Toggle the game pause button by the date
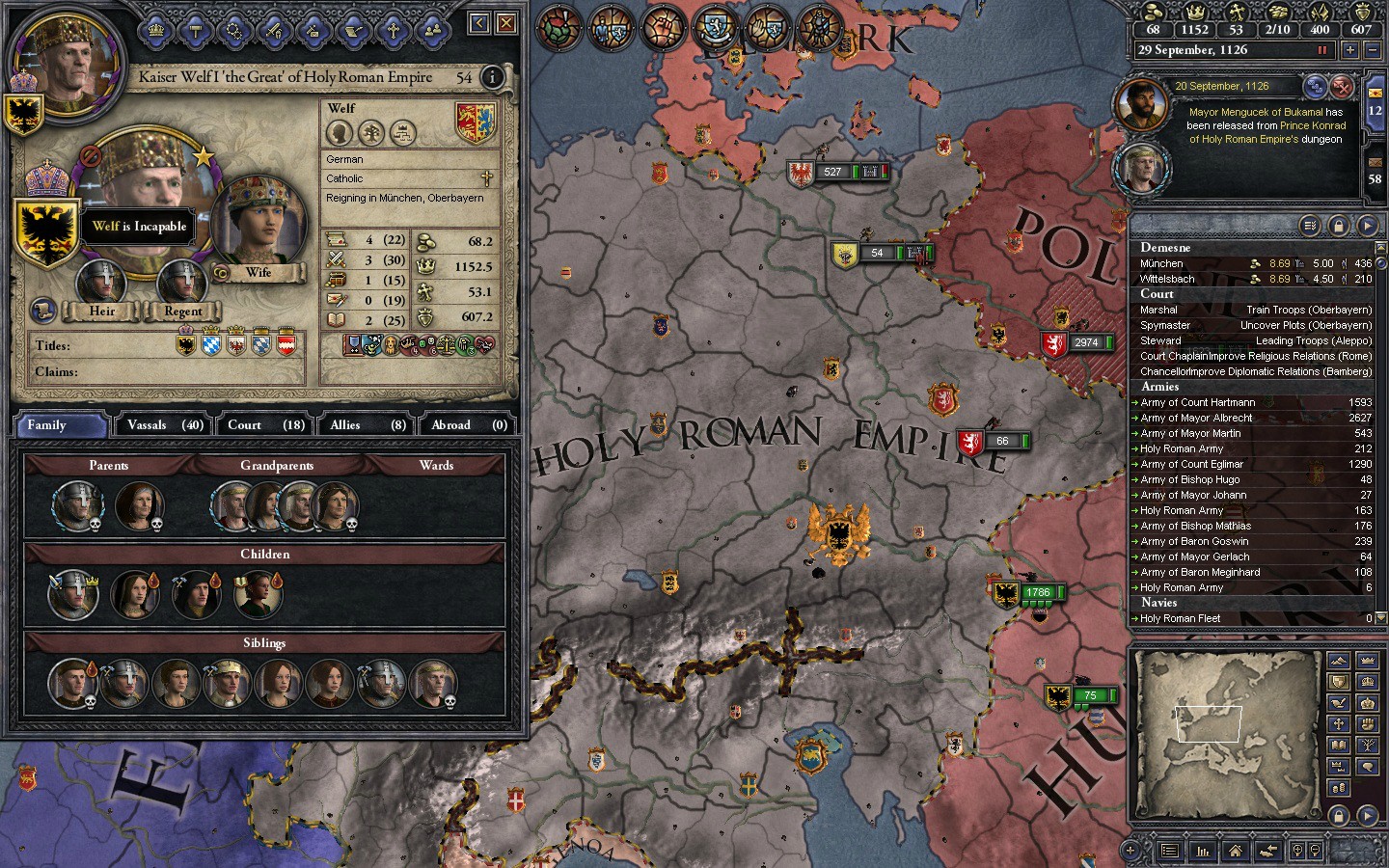This screenshot has height=868, width=1389. (x=1322, y=50)
